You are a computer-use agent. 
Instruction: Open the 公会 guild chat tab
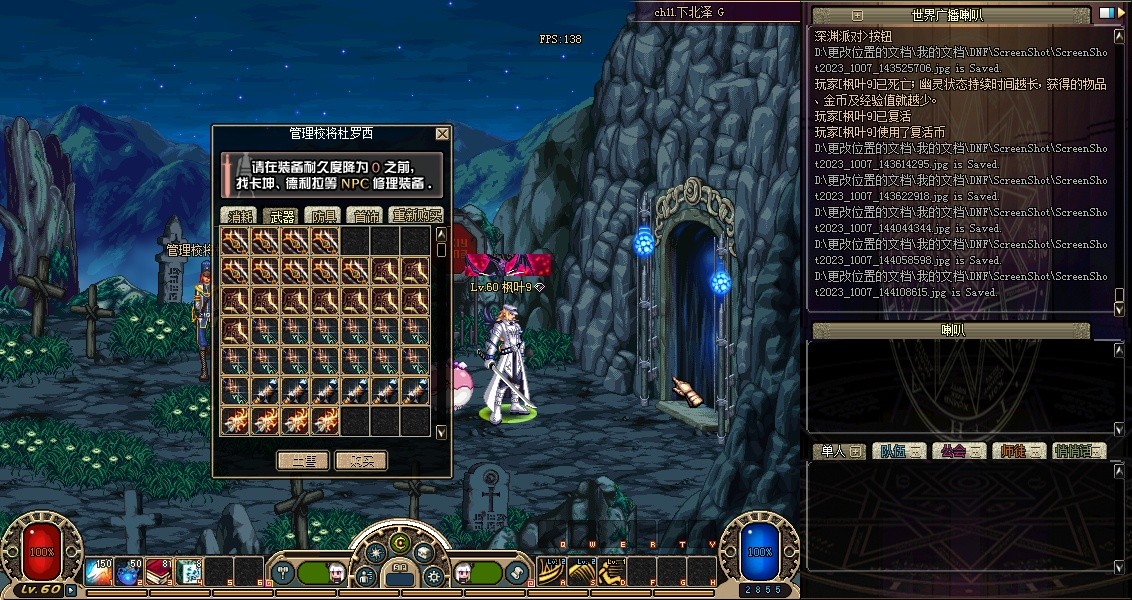coord(958,451)
